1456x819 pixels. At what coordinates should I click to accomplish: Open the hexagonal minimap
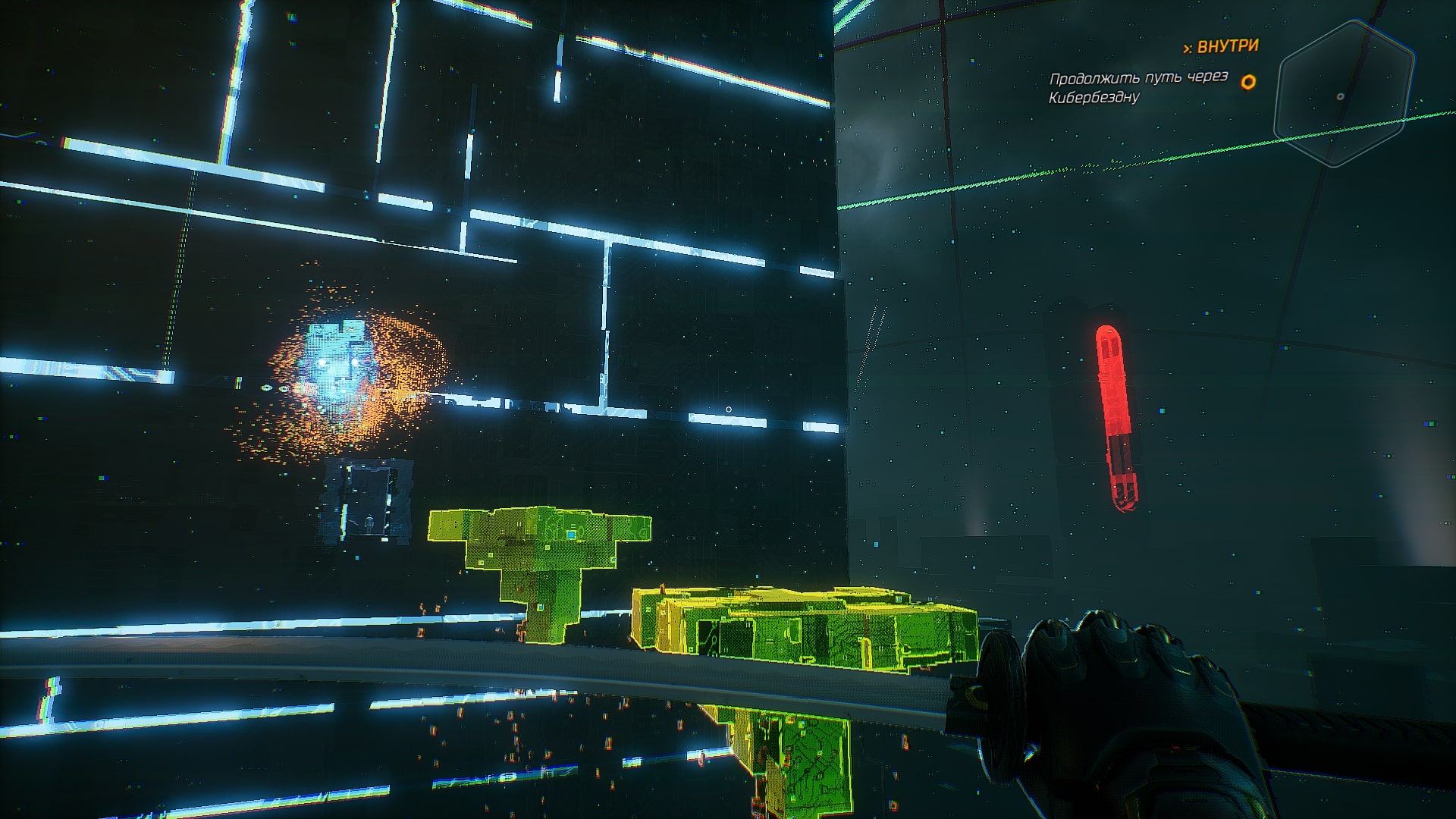pyautogui.click(x=1342, y=95)
